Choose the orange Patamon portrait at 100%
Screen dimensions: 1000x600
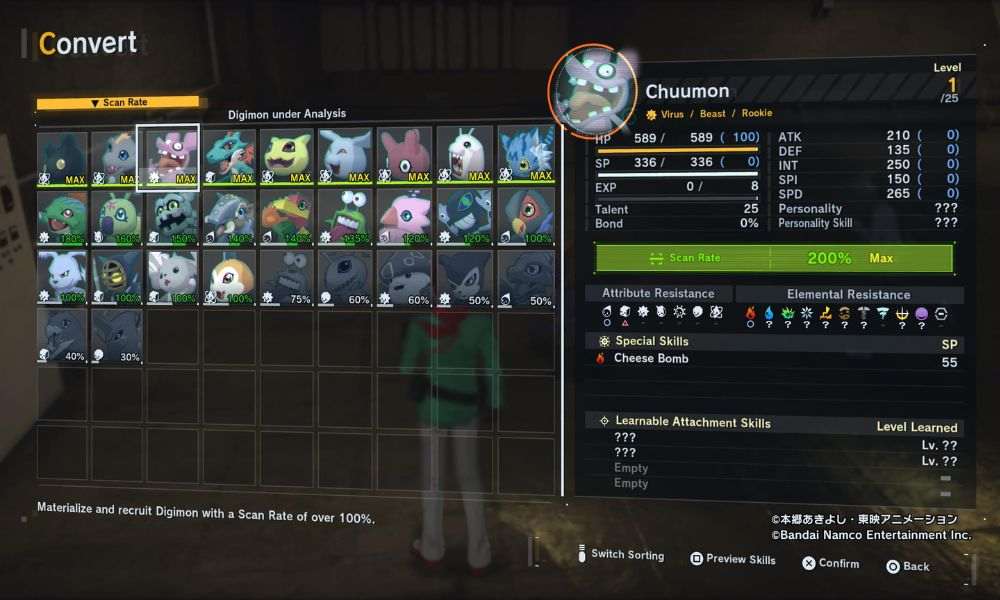point(229,277)
